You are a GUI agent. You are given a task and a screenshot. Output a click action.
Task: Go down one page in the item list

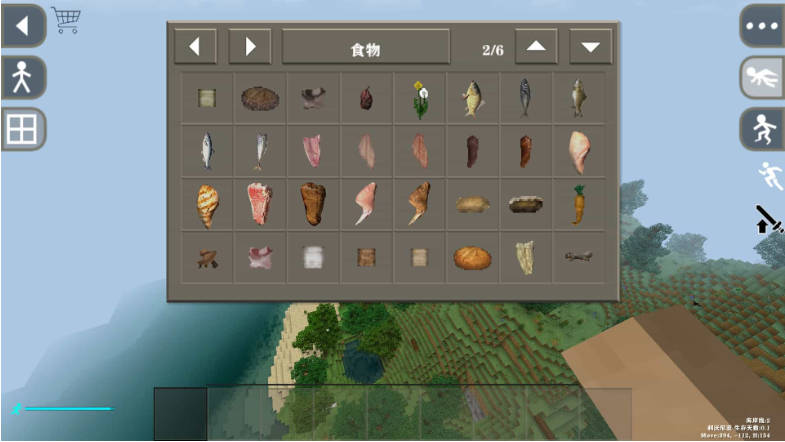click(590, 46)
